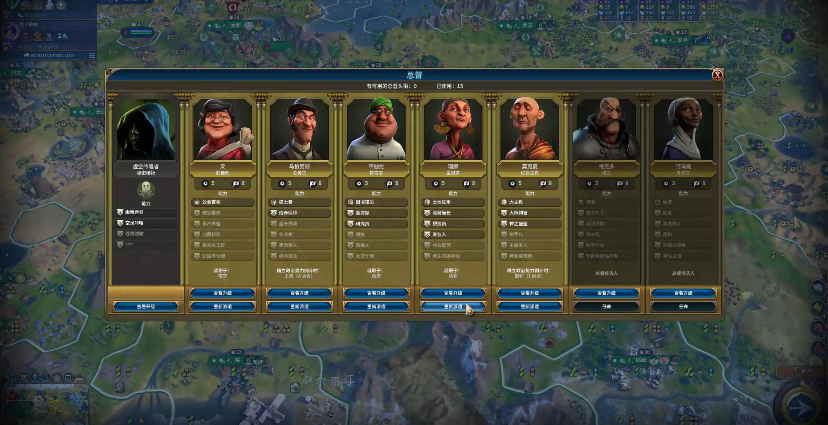Reassign governor Pingala

coord(375,306)
